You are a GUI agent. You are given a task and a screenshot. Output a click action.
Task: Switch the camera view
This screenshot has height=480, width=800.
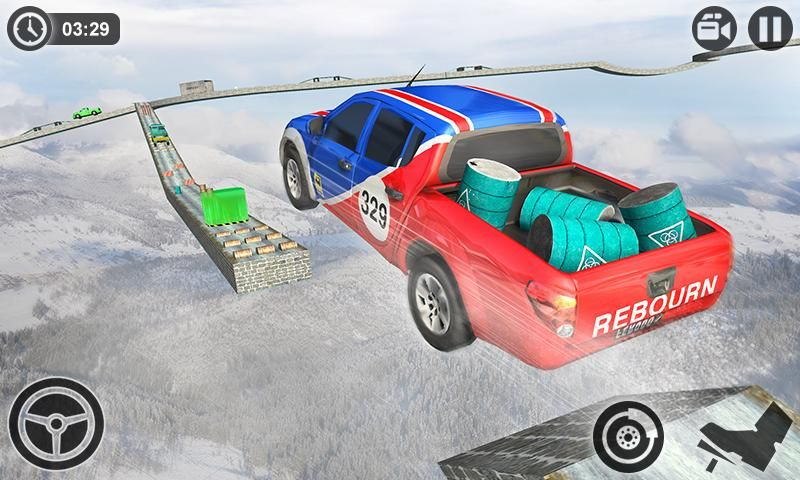tap(714, 29)
